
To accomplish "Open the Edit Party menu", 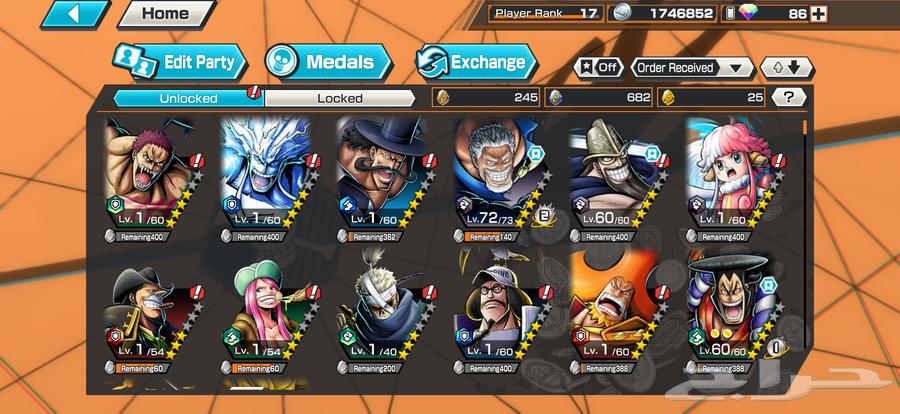I will [x=180, y=62].
